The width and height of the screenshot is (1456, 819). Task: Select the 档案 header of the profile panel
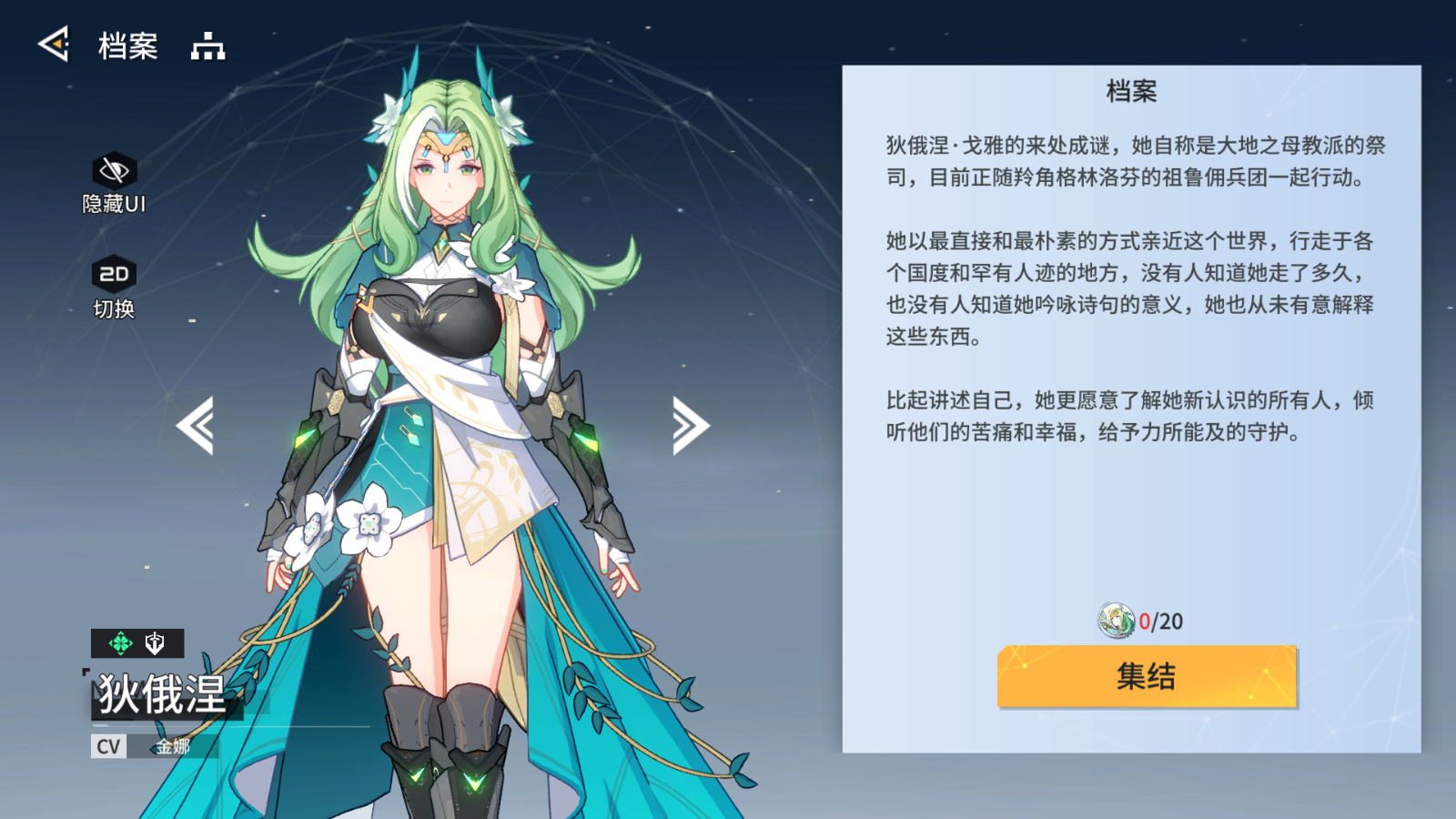point(1129,91)
